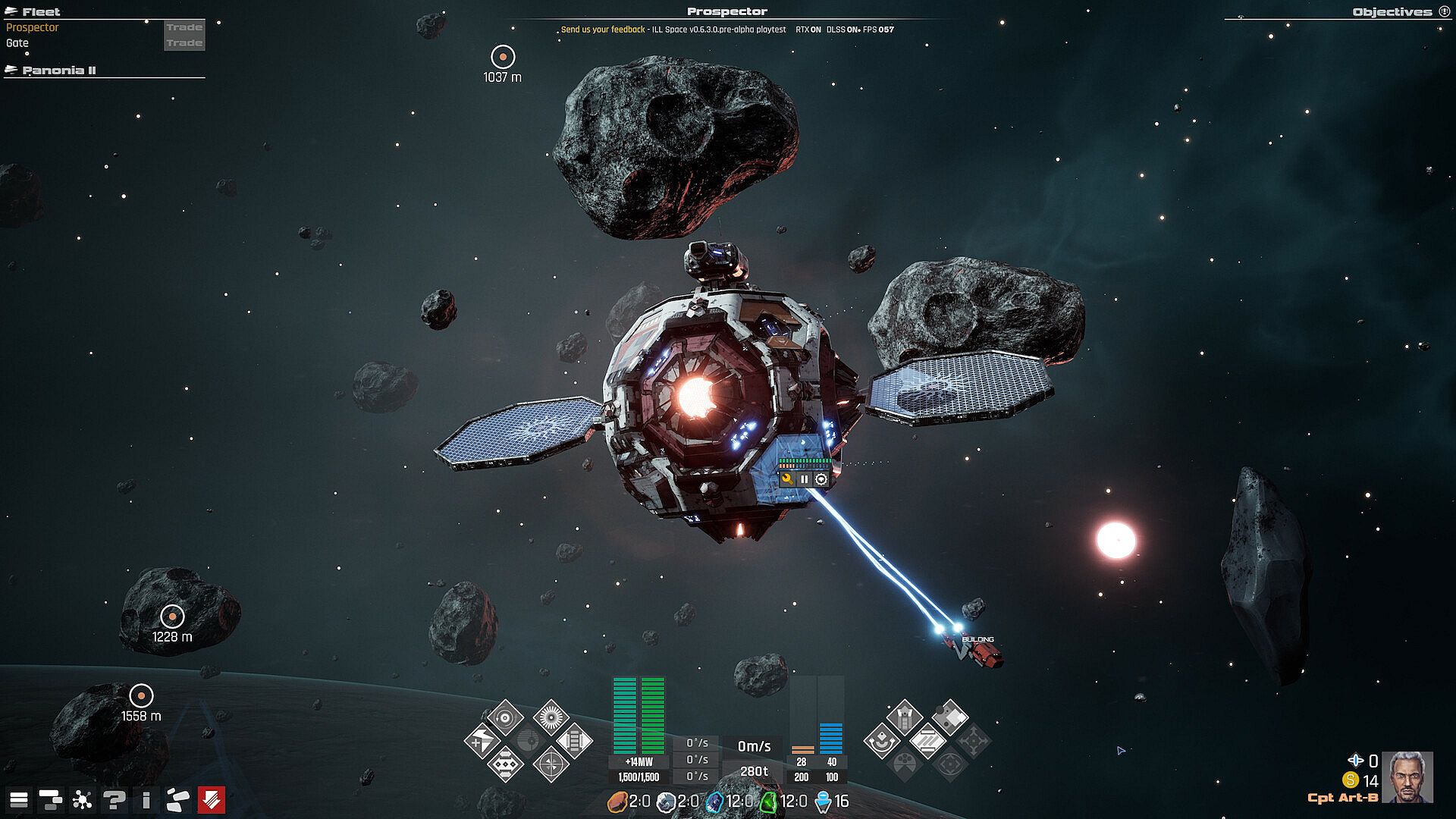Click the red downward arrow button
Viewport: 1456px width, 819px height.
pos(211,799)
